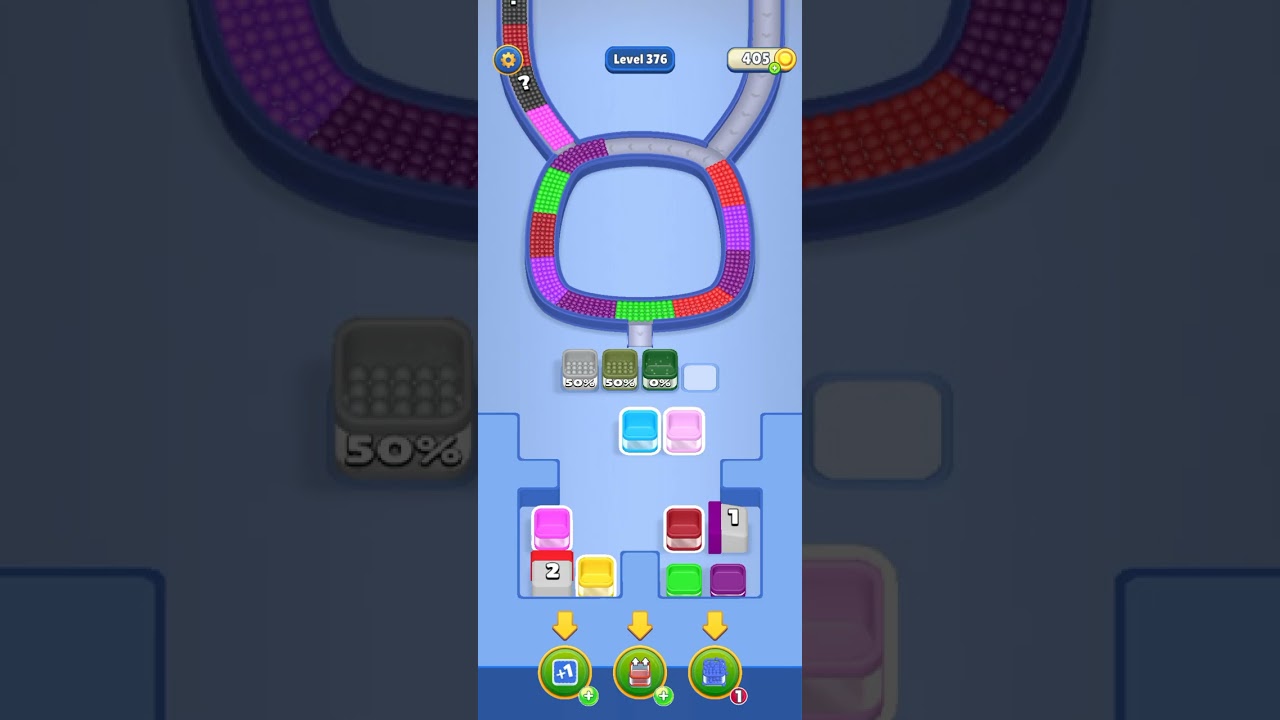Screen dimensions: 1280x720
Task: Select the +1 extra slot booster
Action: 565,672
